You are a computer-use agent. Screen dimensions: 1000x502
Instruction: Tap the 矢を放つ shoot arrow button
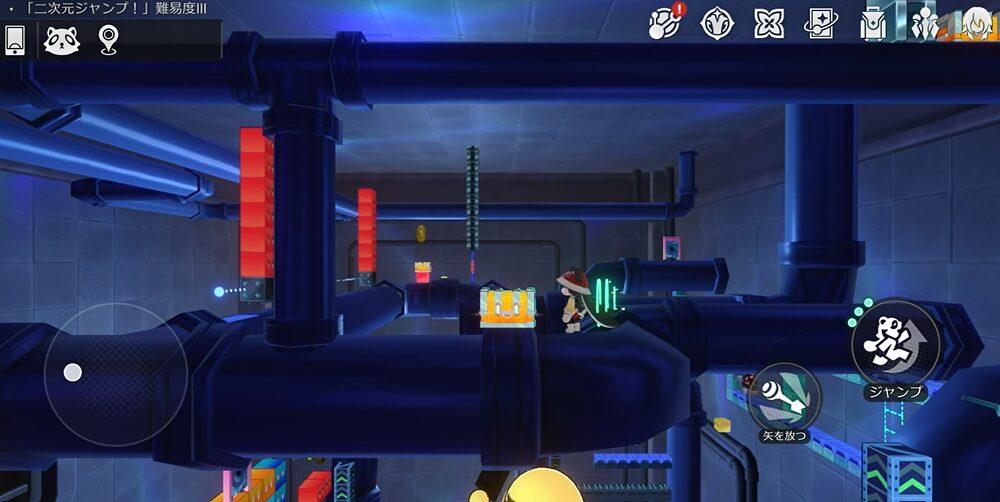784,397
